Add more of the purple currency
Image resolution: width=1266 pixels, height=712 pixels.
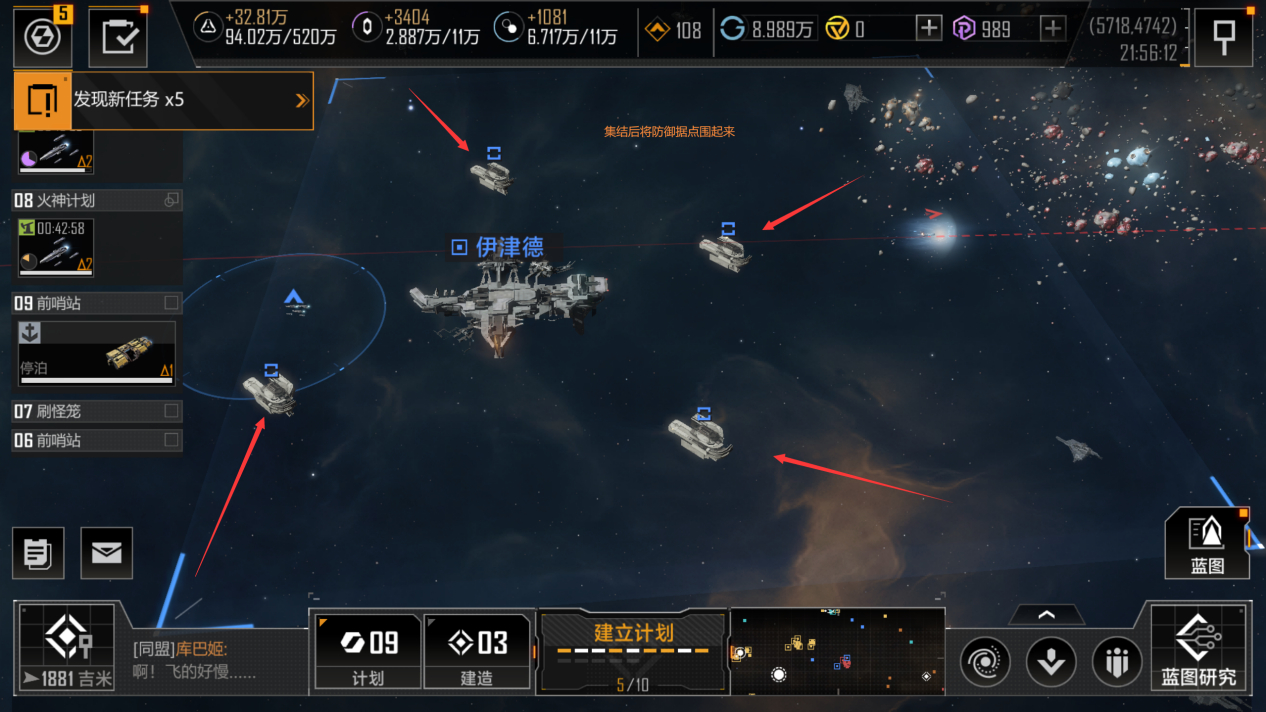(1053, 29)
